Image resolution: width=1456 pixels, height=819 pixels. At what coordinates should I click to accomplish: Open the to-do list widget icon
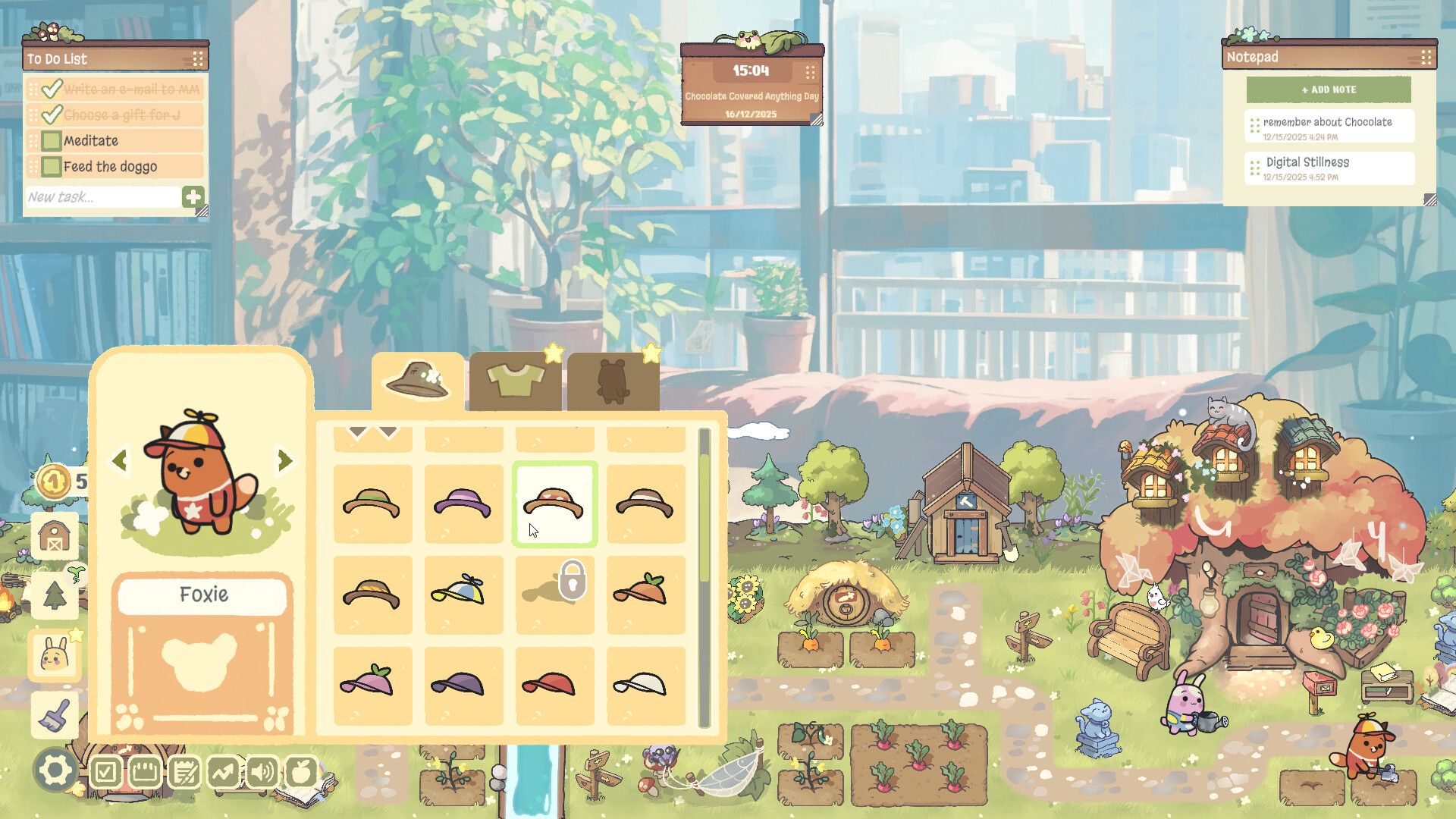[x=105, y=773]
